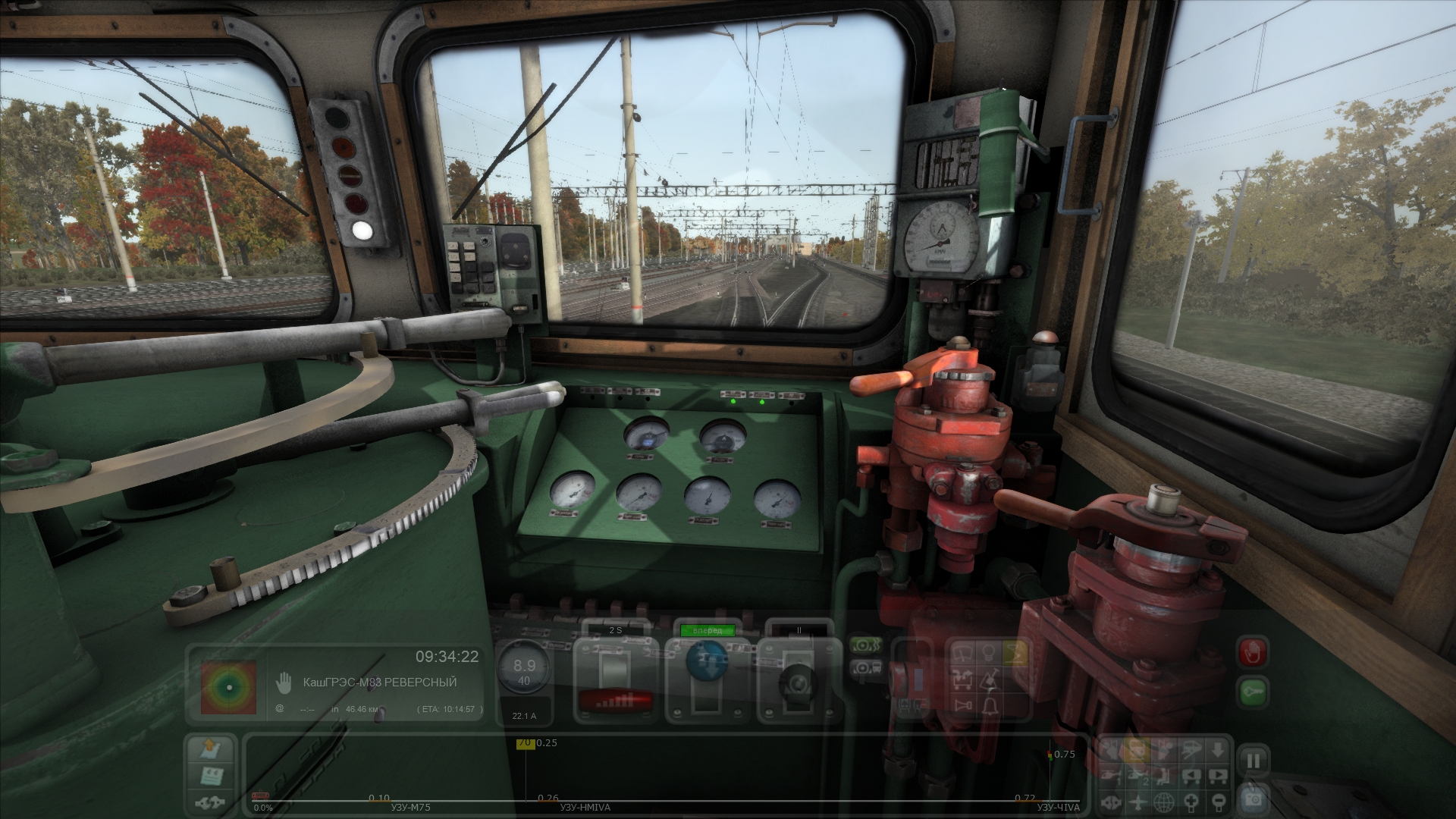The image size is (1456, 819).
Task: Pause the simulation with the pause button
Action: point(1254,761)
